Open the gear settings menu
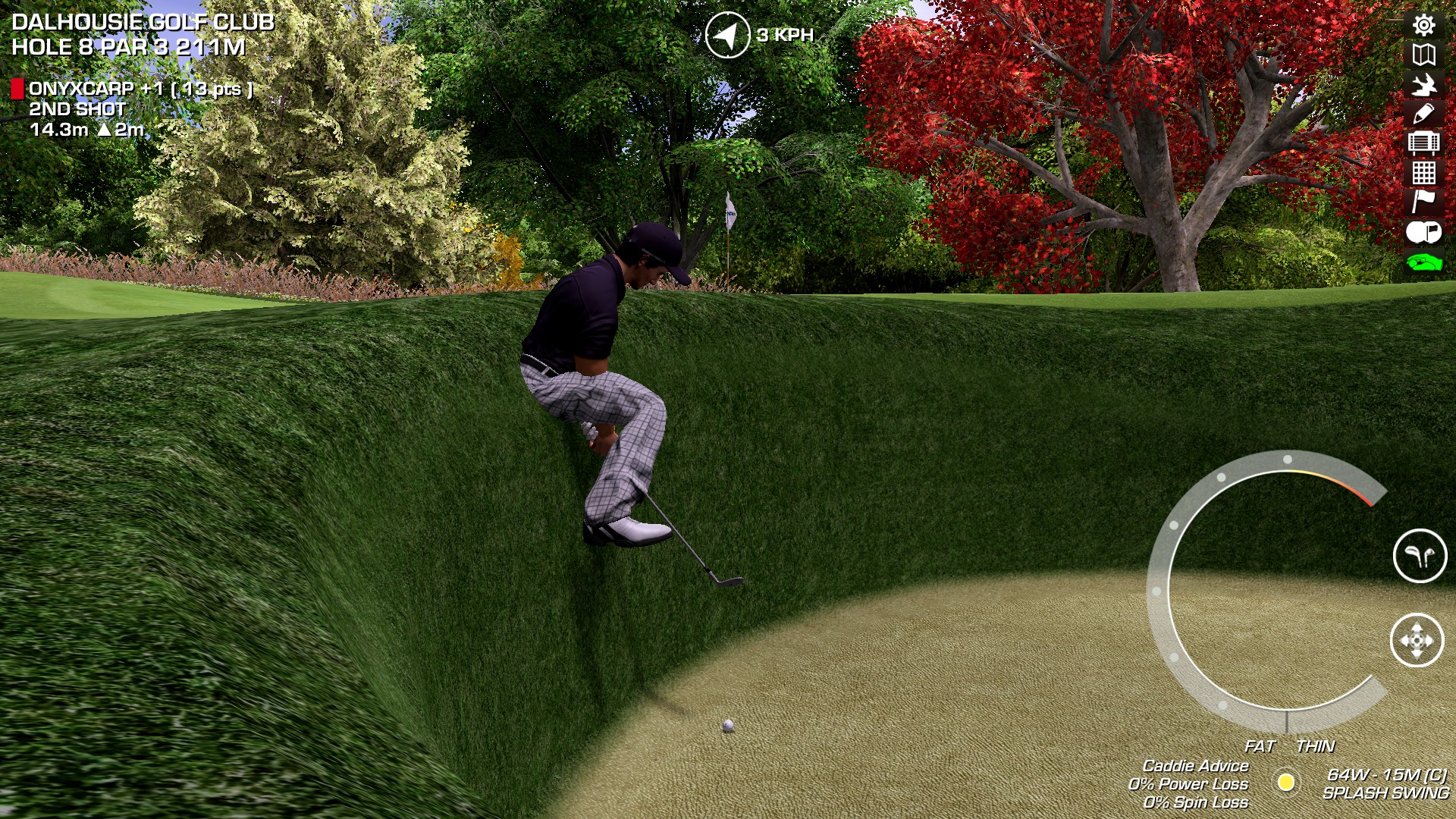This screenshot has width=1456, height=819. tap(1423, 25)
